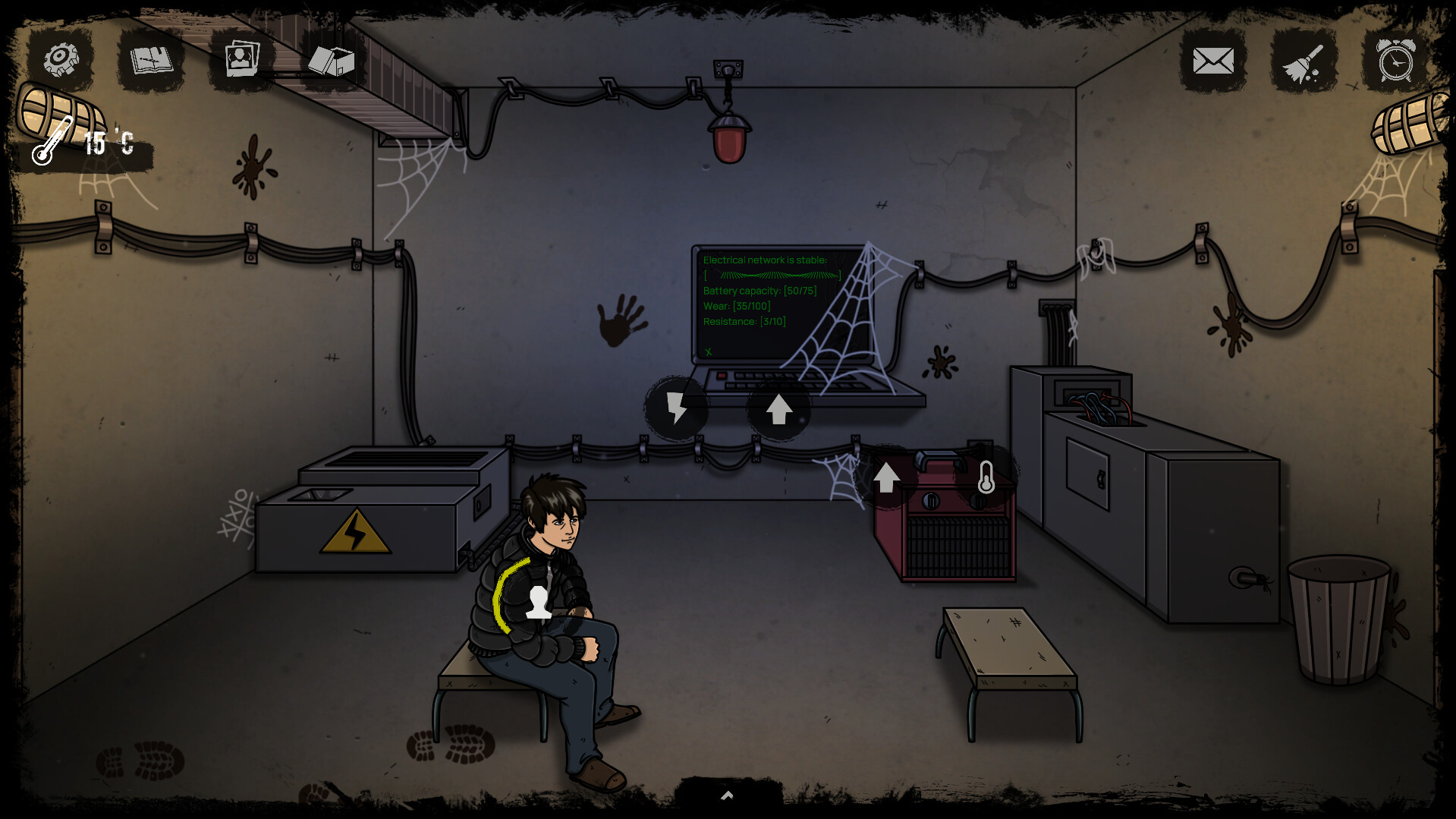
Task: Click the electrical hazard warning triangle
Action: click(354, 534)
